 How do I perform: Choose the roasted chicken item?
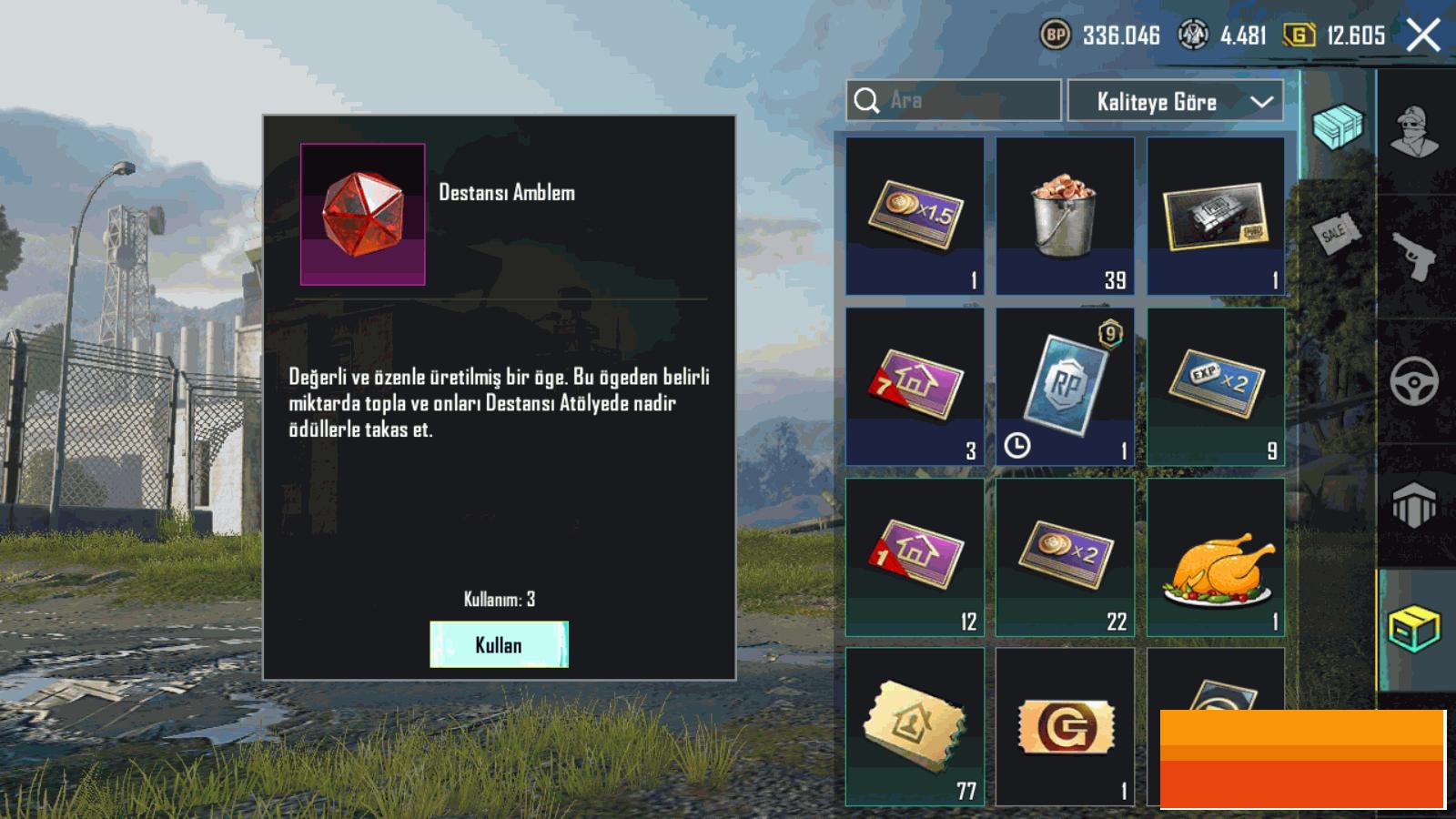tap(1216, 557)
